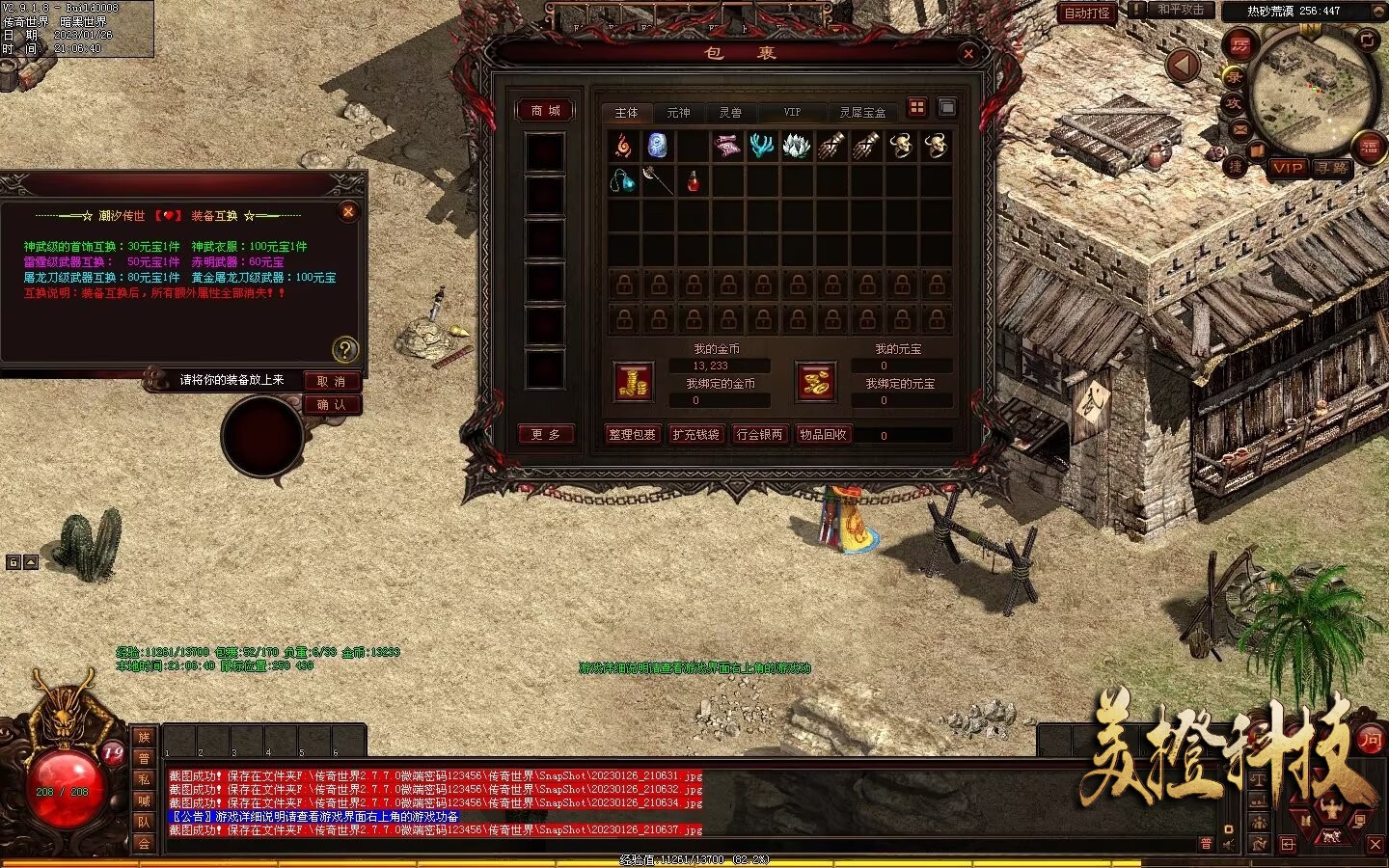Toggle 自动打怪 auto-hunt mode on
Image resolution: width=1389 pixels, height=868 pixels.
click(1088, 14)
